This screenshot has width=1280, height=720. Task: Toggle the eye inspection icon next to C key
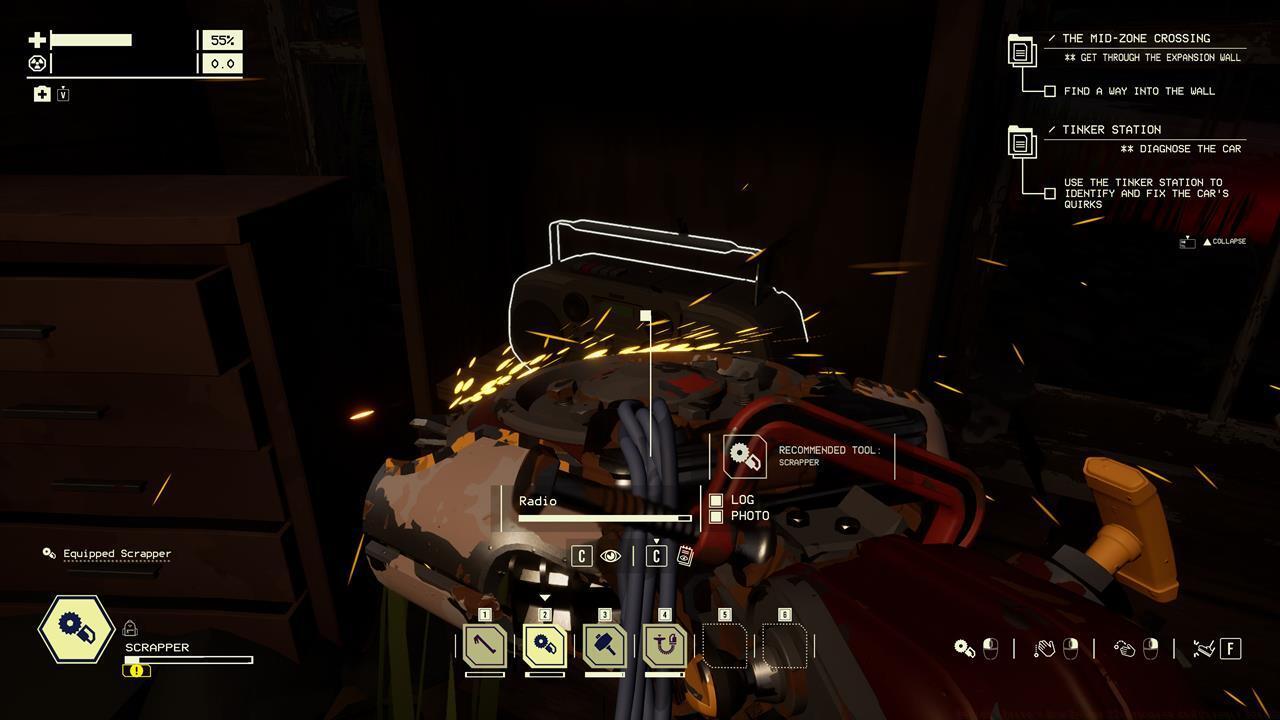coord(611,555)
